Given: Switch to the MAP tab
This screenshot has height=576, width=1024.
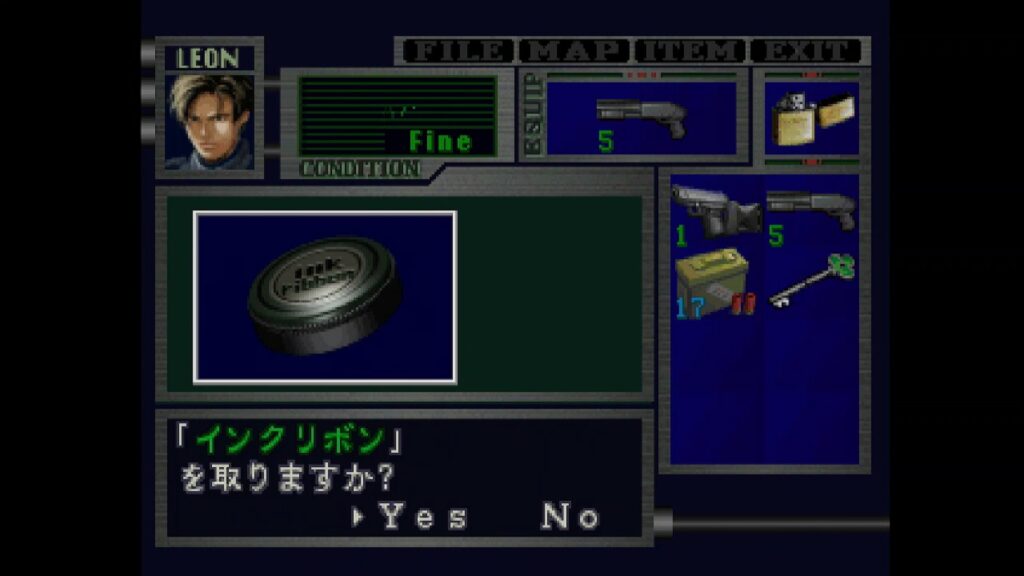Looking at the screenshot, I should (576, 51).
